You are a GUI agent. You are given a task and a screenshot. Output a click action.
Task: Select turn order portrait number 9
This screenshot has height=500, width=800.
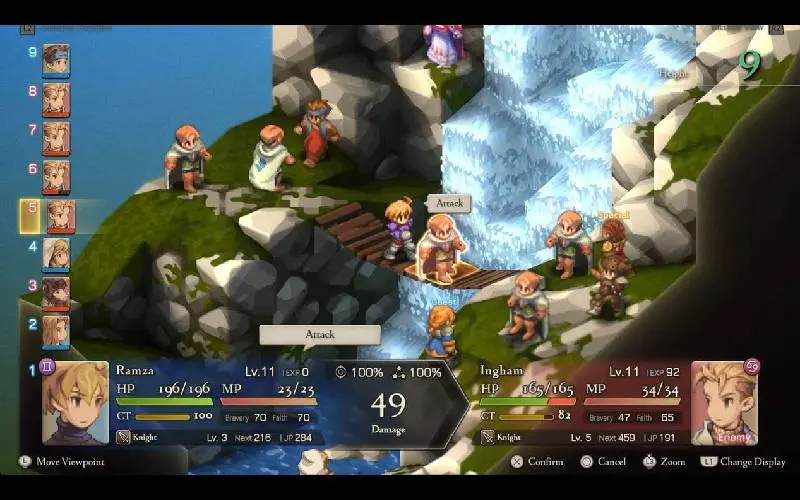pyautogui.click(x=56, y=59)
